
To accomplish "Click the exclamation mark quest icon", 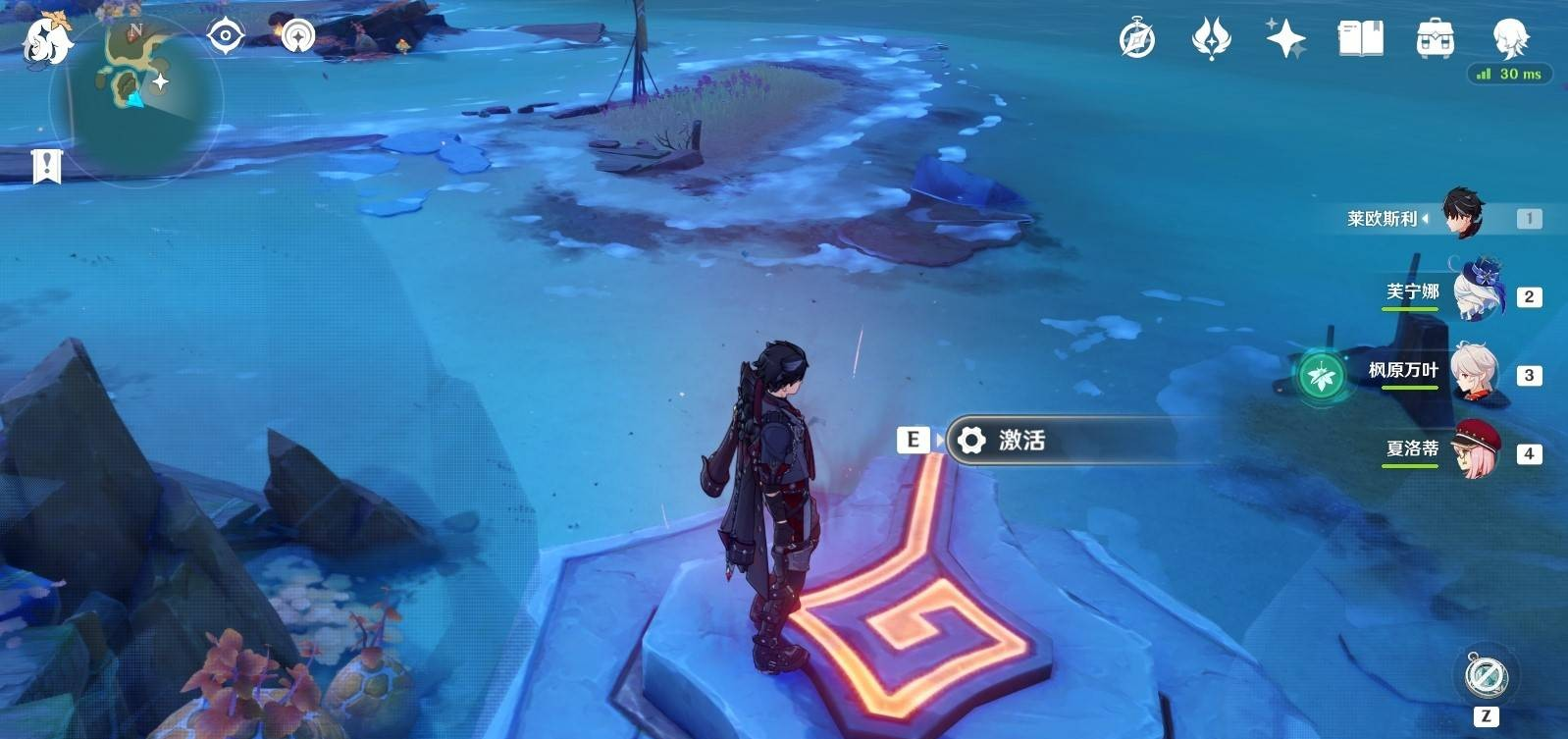I will click(46, 166).
